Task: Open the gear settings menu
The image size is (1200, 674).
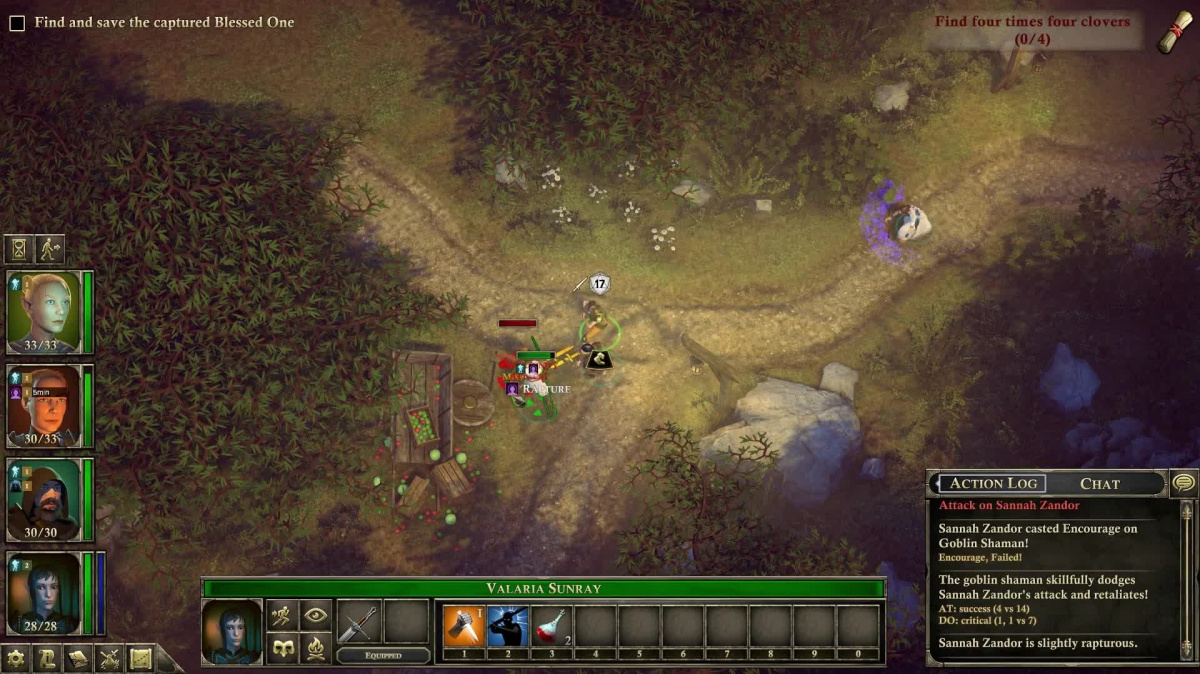Action: click(x=16, y=658)
